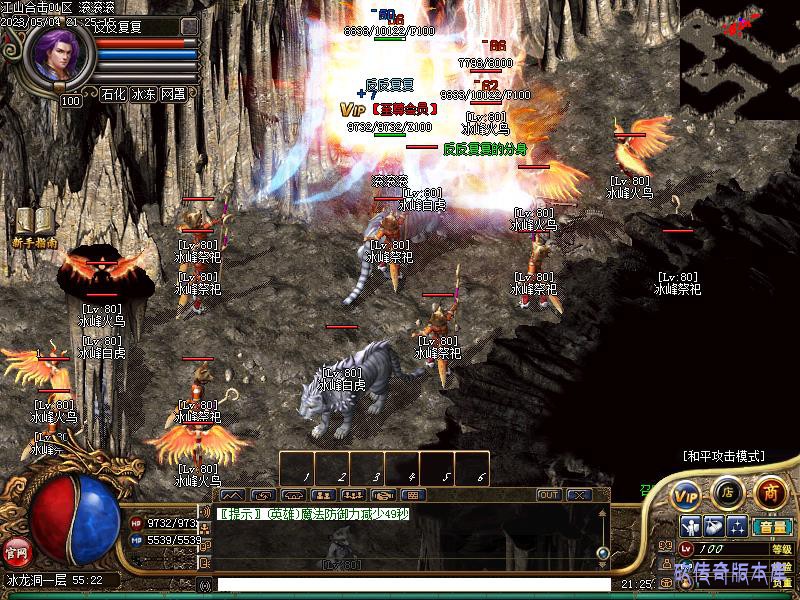Open the 新手指南 beginner guide book
800x600 pixels.
34,226
